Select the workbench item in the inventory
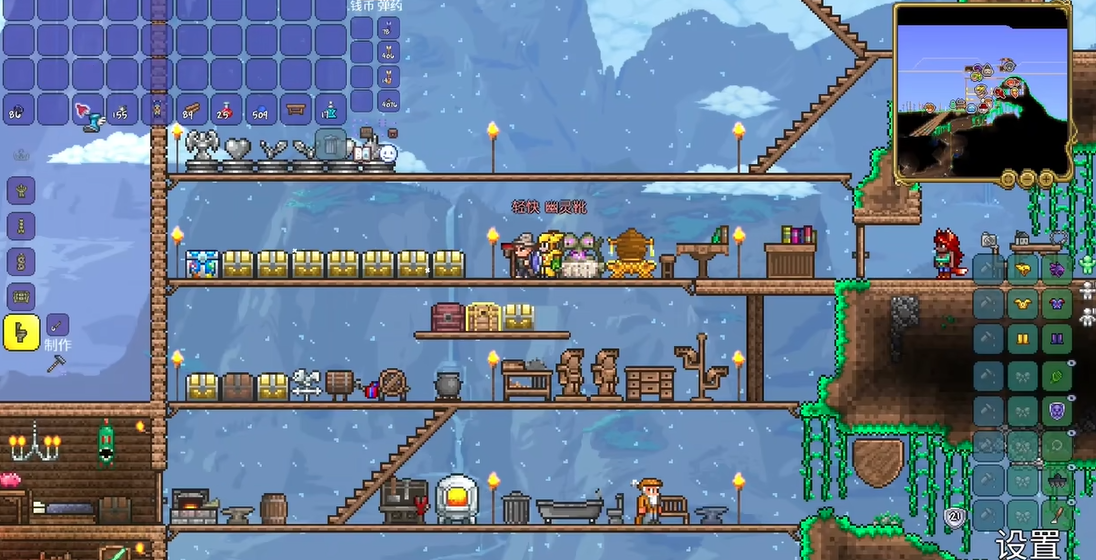The height and width of the screenshot is (560, 1096). pos(295,110)
